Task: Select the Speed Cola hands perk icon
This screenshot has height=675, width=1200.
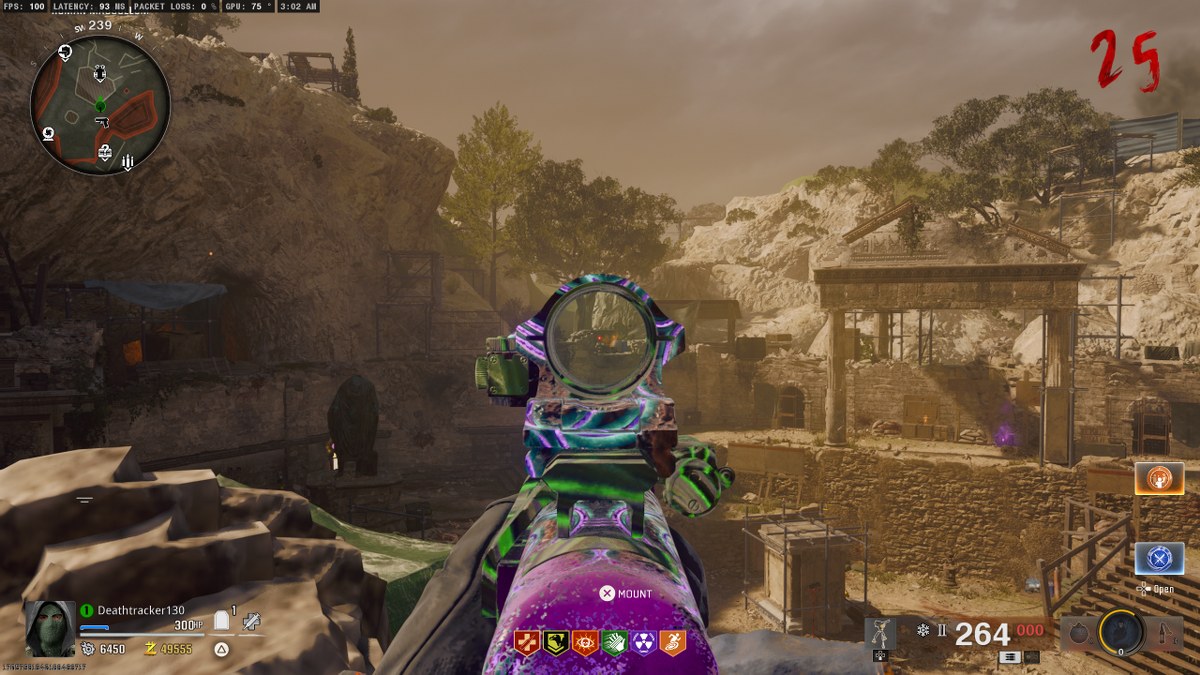Action: point(614,643)
